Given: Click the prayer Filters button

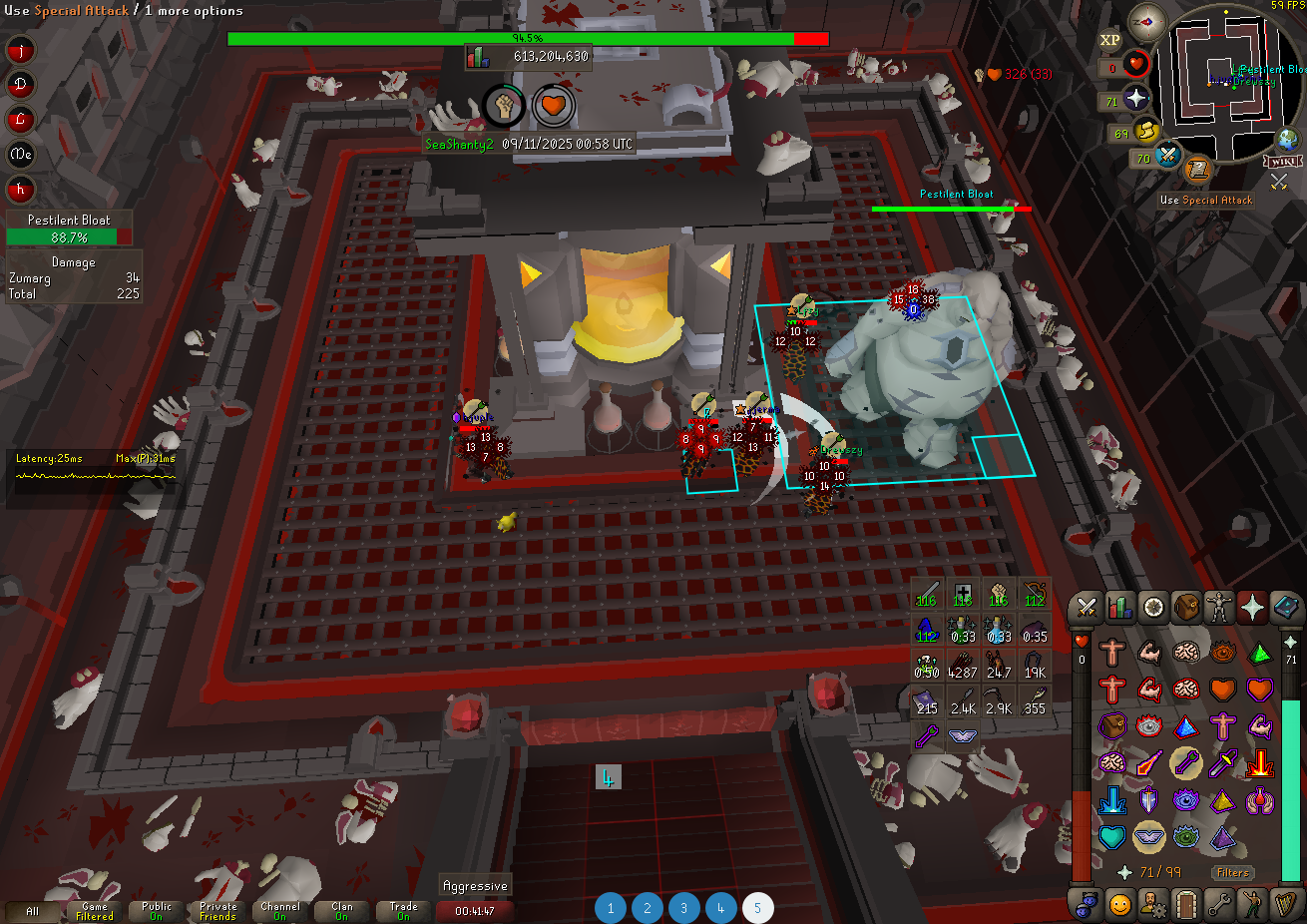Looking at the screenshot, I should [x=1233, y=872].
